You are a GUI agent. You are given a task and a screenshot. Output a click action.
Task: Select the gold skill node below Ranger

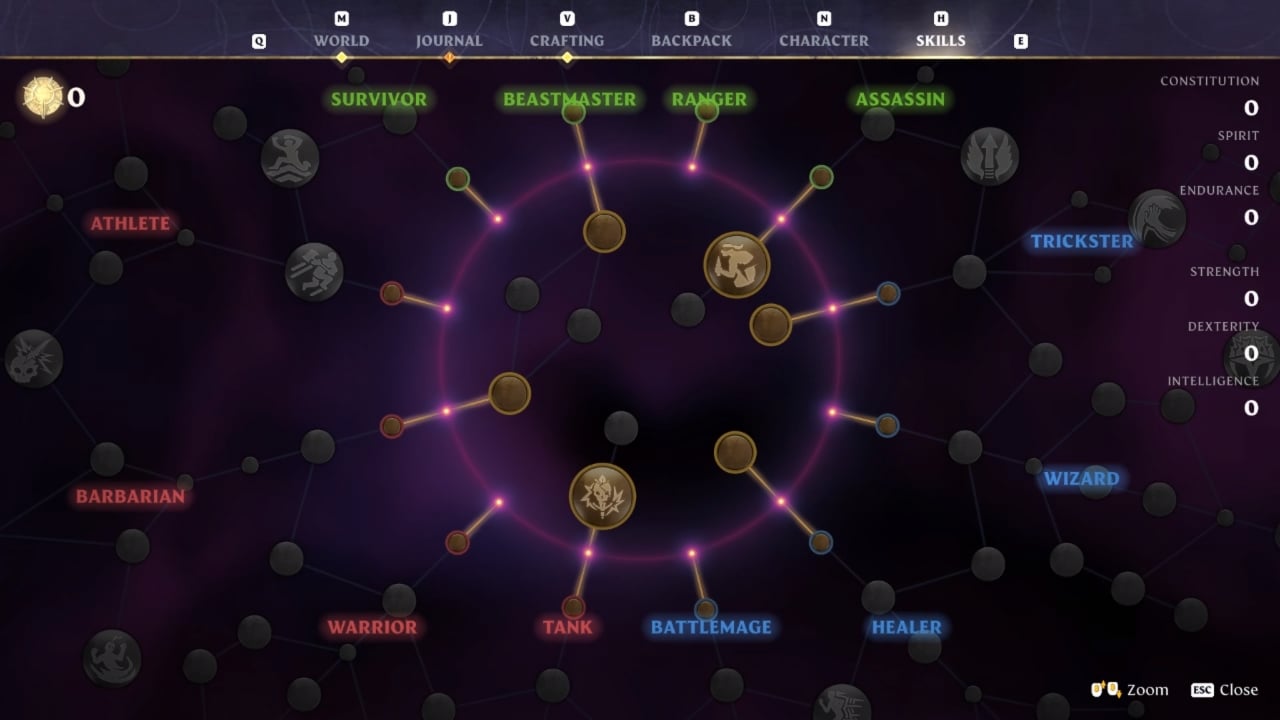[x=770, y=323]
